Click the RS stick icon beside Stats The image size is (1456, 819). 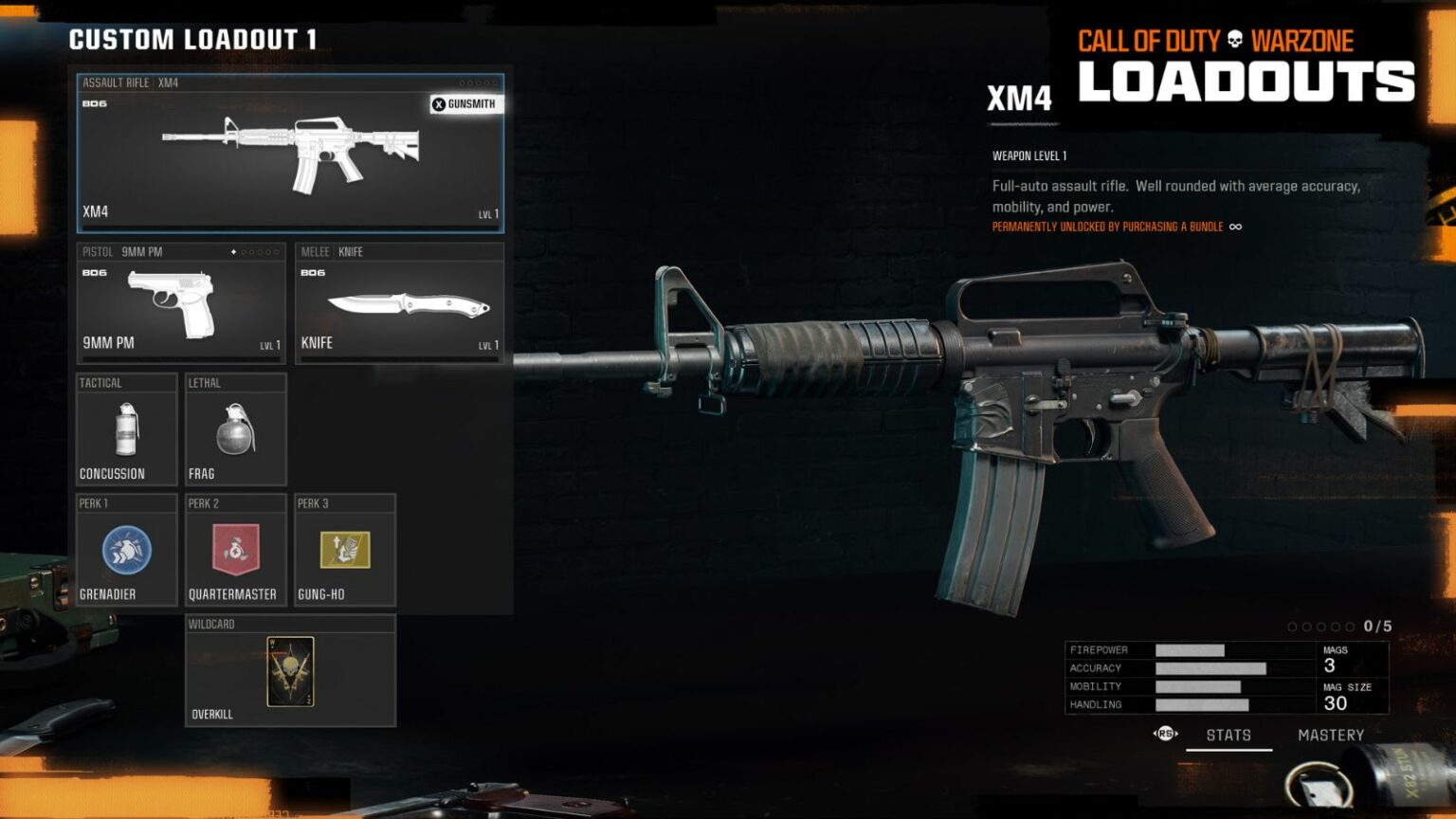(1165, 734)
